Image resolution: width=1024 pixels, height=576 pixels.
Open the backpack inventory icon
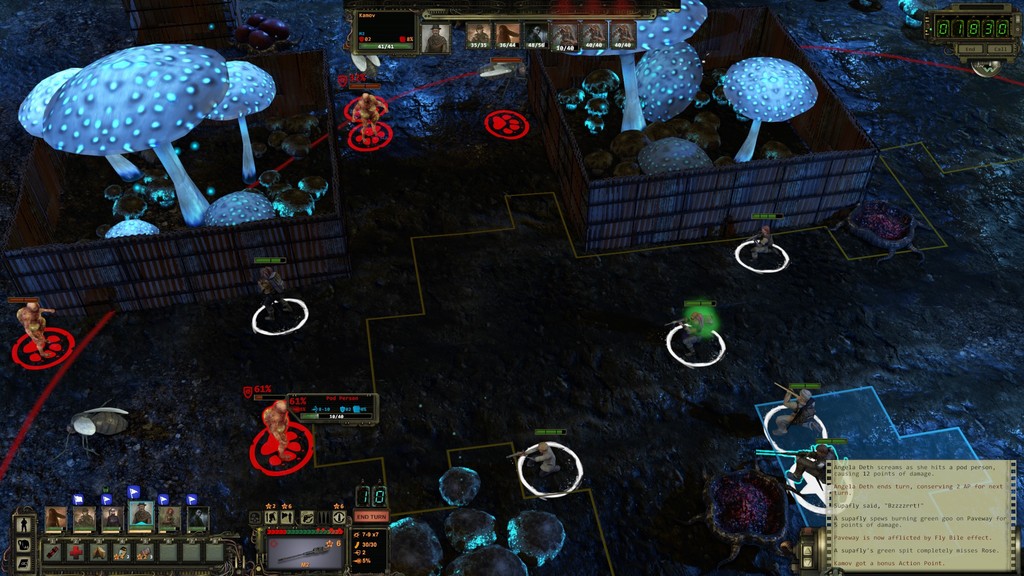23,545
